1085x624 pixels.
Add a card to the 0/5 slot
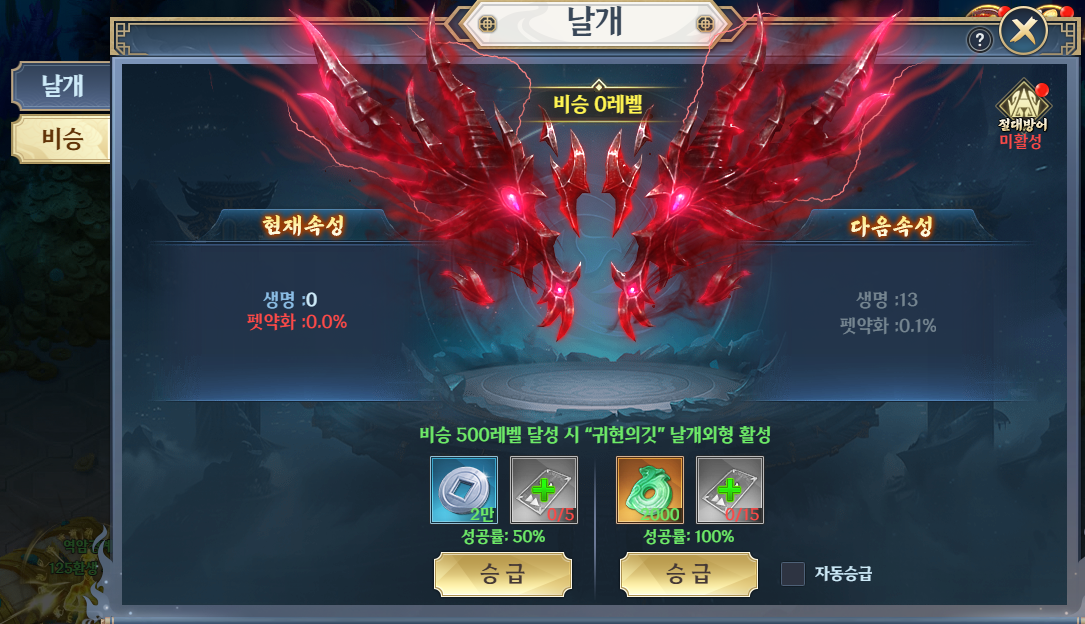pyautogui.click(x=544, y=490)
